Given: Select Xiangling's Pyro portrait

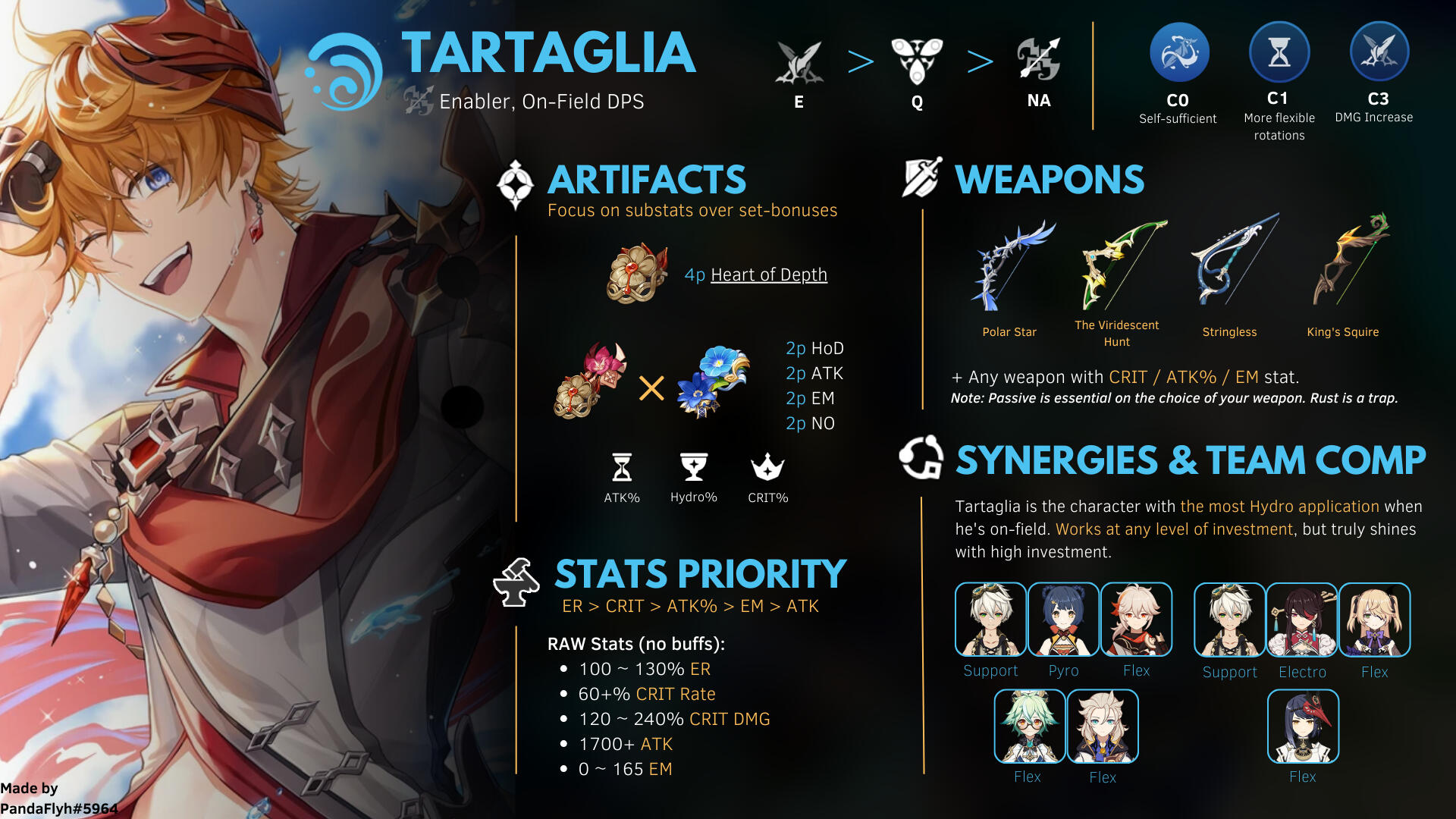Looking at the screenshot, I should click(x=1063, y=620).
